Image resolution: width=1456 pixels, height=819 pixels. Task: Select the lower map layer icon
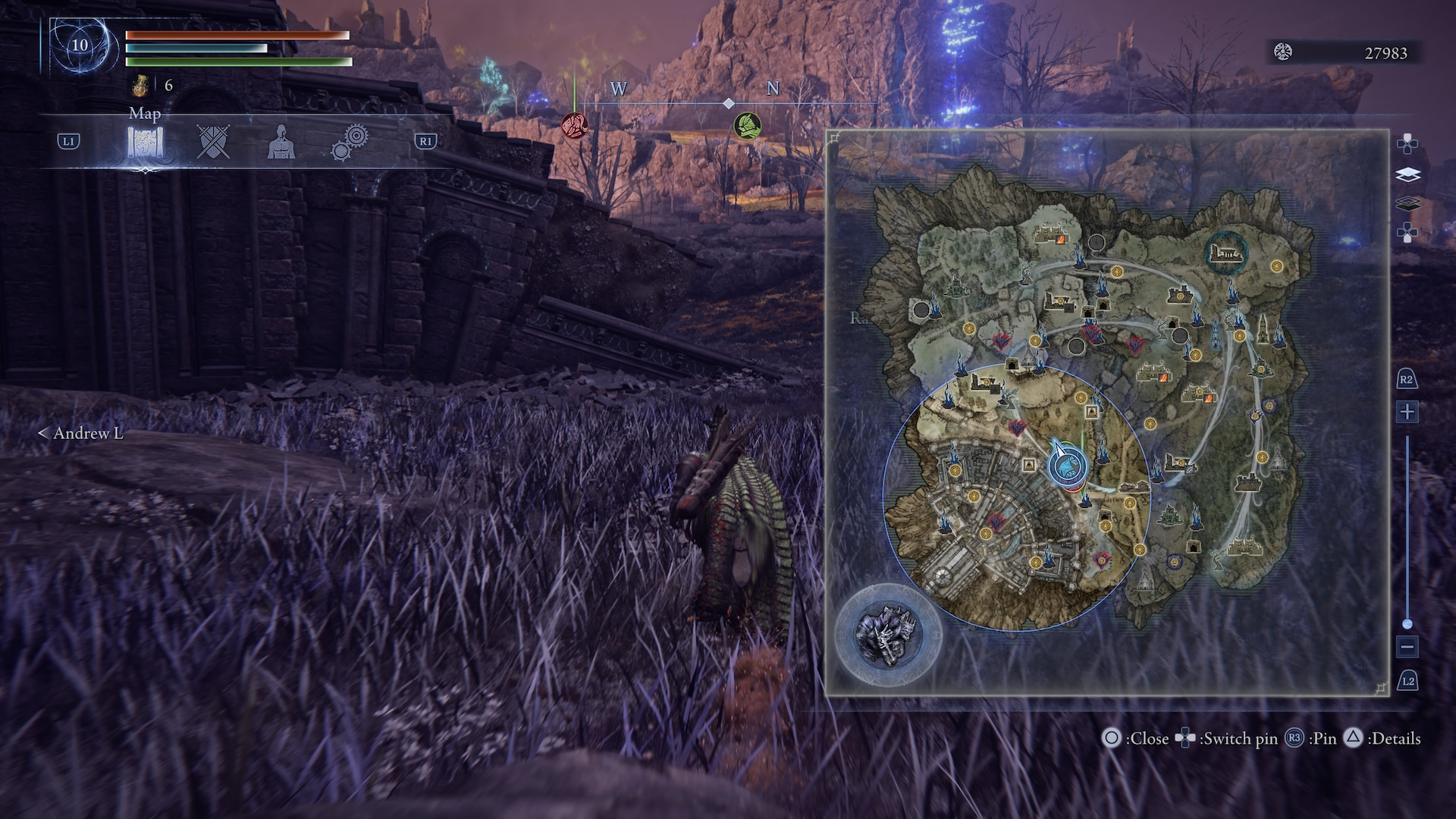click(1407, 204)
